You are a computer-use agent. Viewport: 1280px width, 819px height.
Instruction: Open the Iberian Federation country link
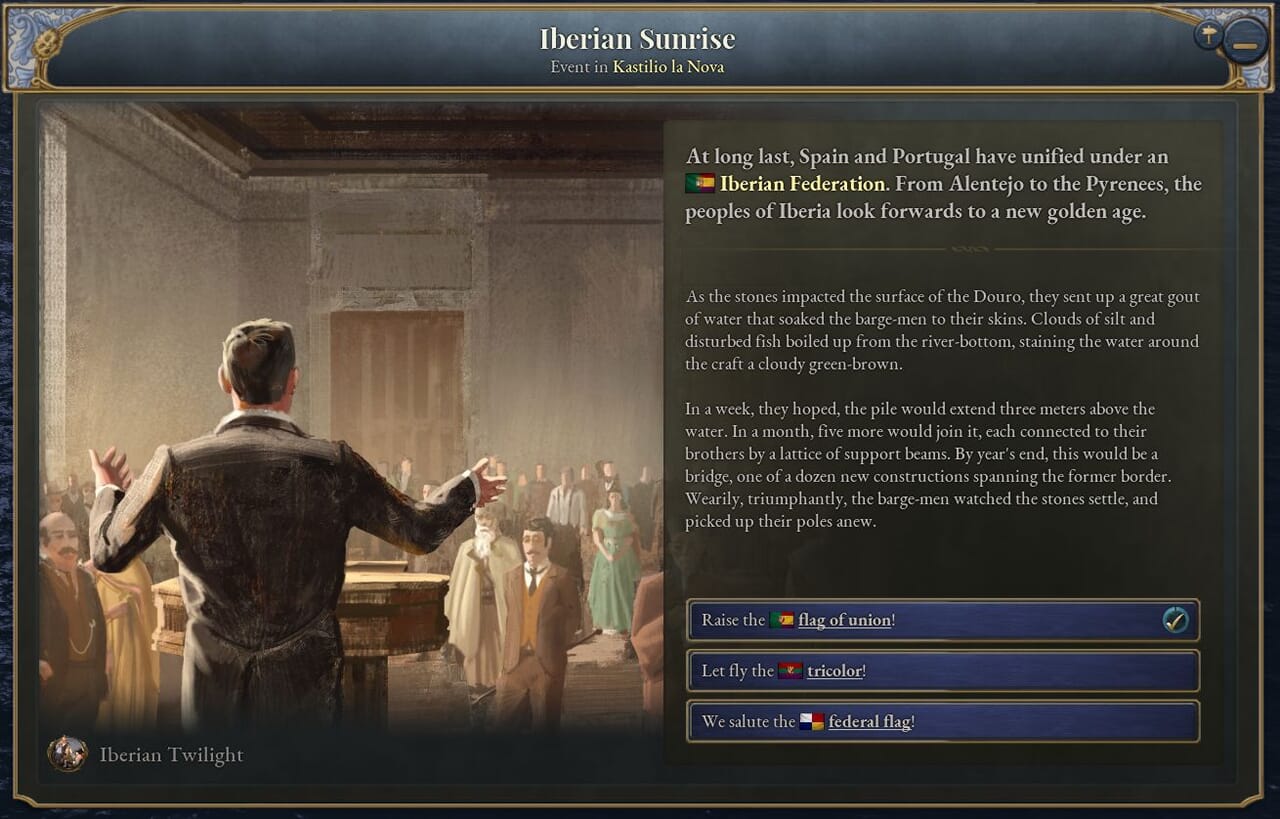tap(801, 184)
